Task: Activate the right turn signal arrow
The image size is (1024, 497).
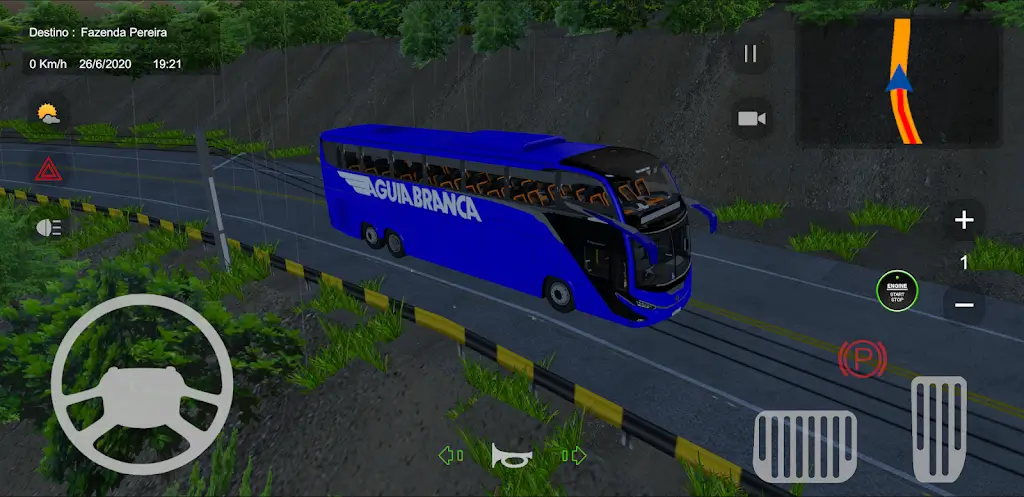Action: 573,456
